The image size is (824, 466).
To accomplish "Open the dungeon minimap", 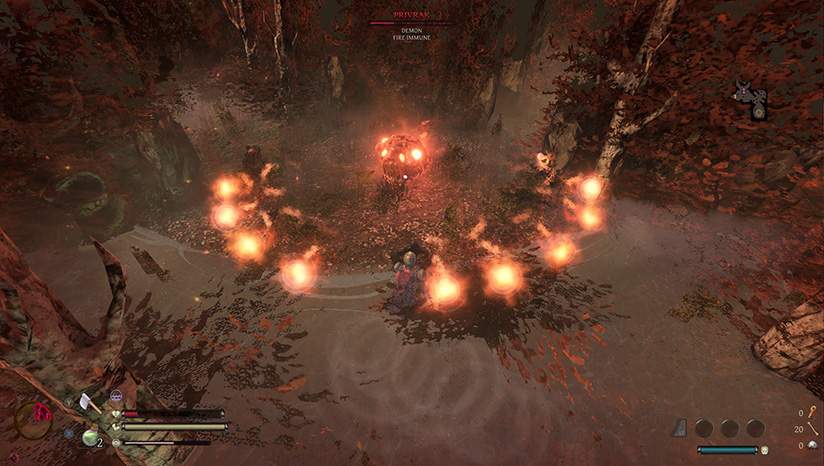I will (x=751, y=101).
